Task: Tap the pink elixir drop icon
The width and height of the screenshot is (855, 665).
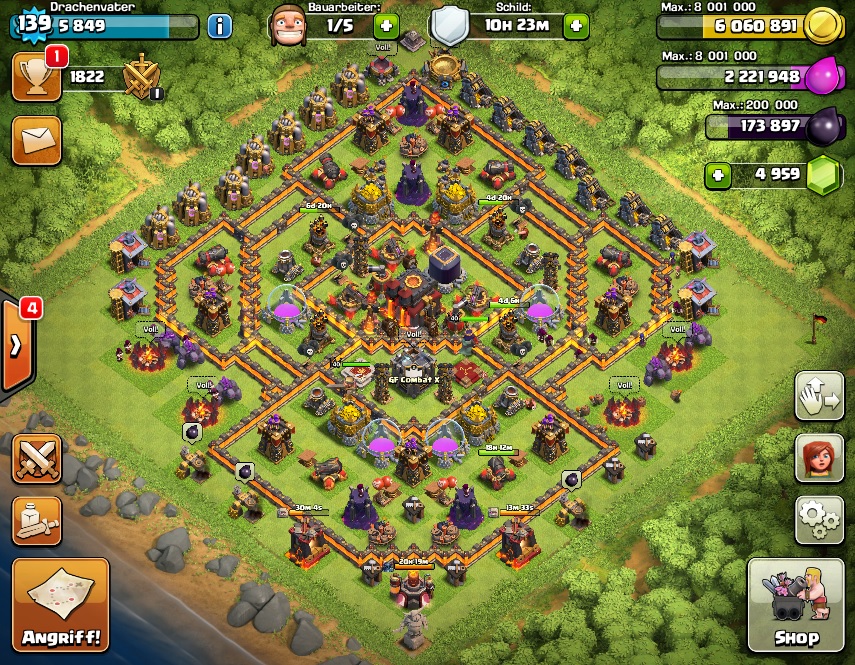Action: click(x=823, y=76)
